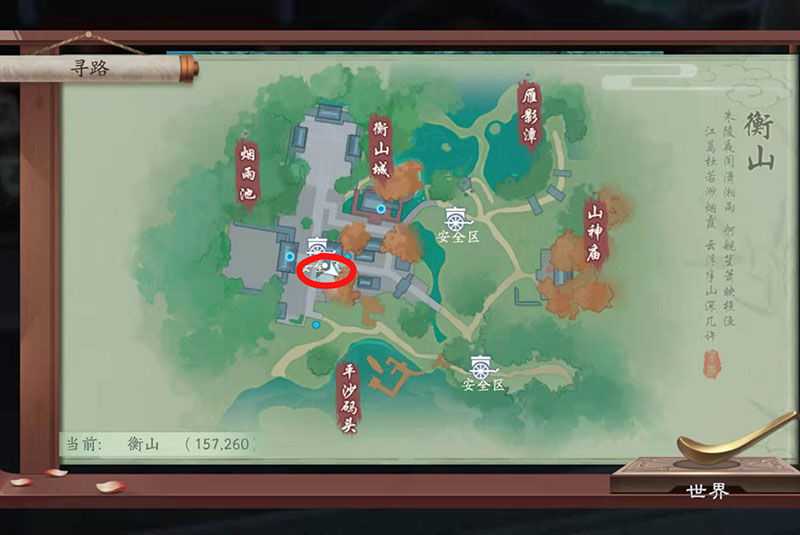The height and width of the screenshot is (535, 800).
Task: Travel to the 山神庙 marker
Action: pos(596,228)
